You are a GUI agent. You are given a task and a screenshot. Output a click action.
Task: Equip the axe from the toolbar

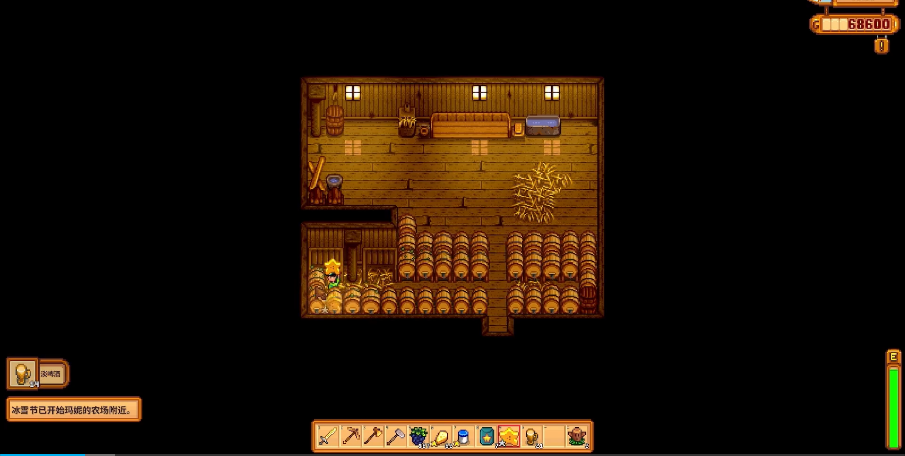373,436
